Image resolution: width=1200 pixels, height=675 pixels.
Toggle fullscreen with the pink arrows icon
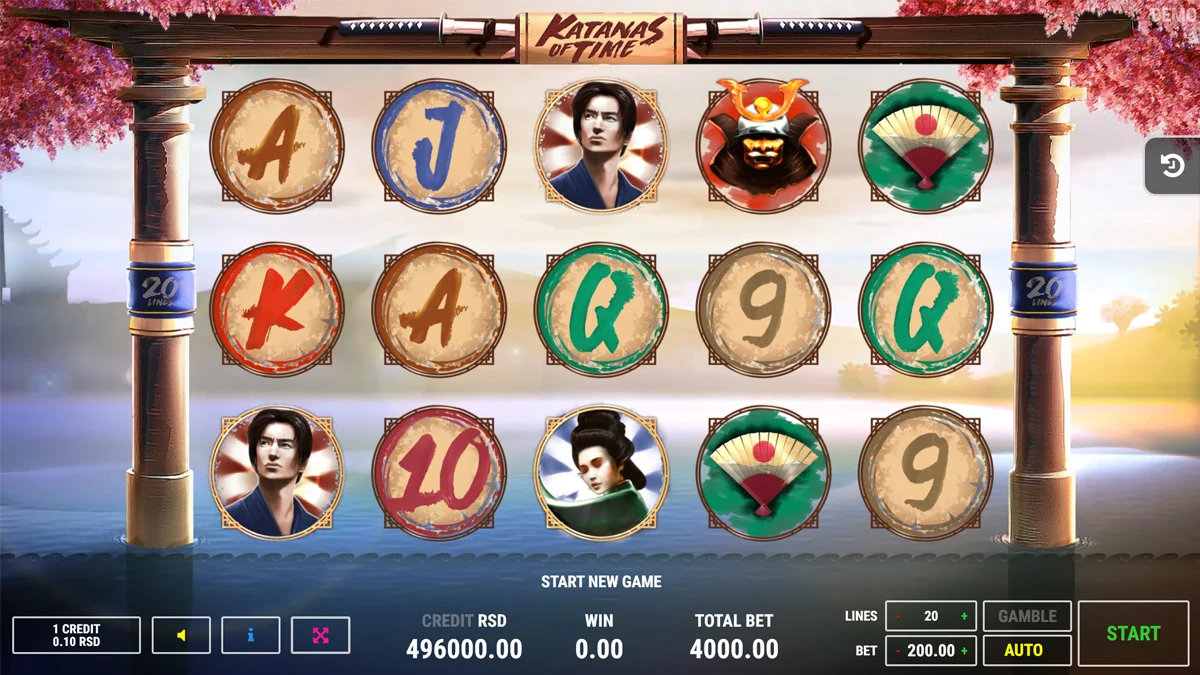tap(320, 635)
